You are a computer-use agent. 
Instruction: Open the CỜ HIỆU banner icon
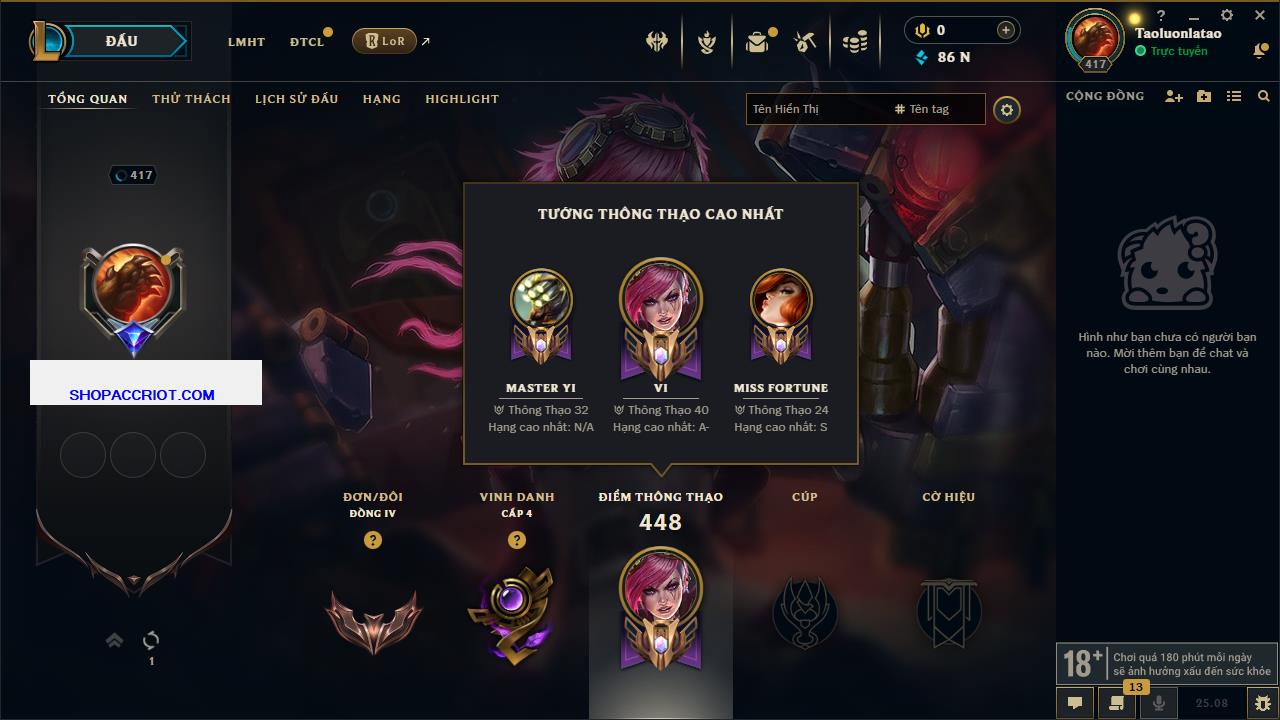(x=948, y=612)
